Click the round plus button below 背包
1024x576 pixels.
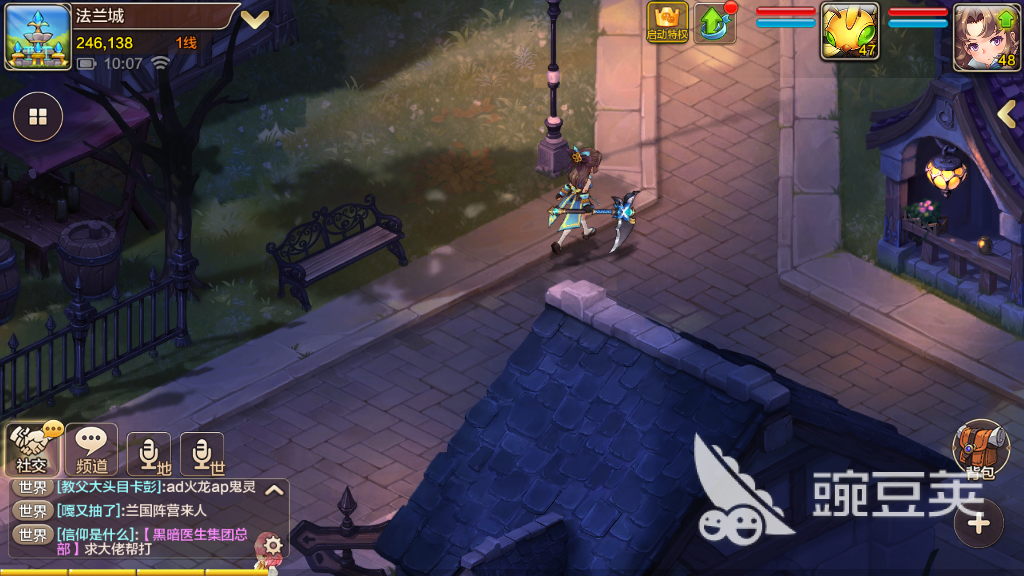979,522
